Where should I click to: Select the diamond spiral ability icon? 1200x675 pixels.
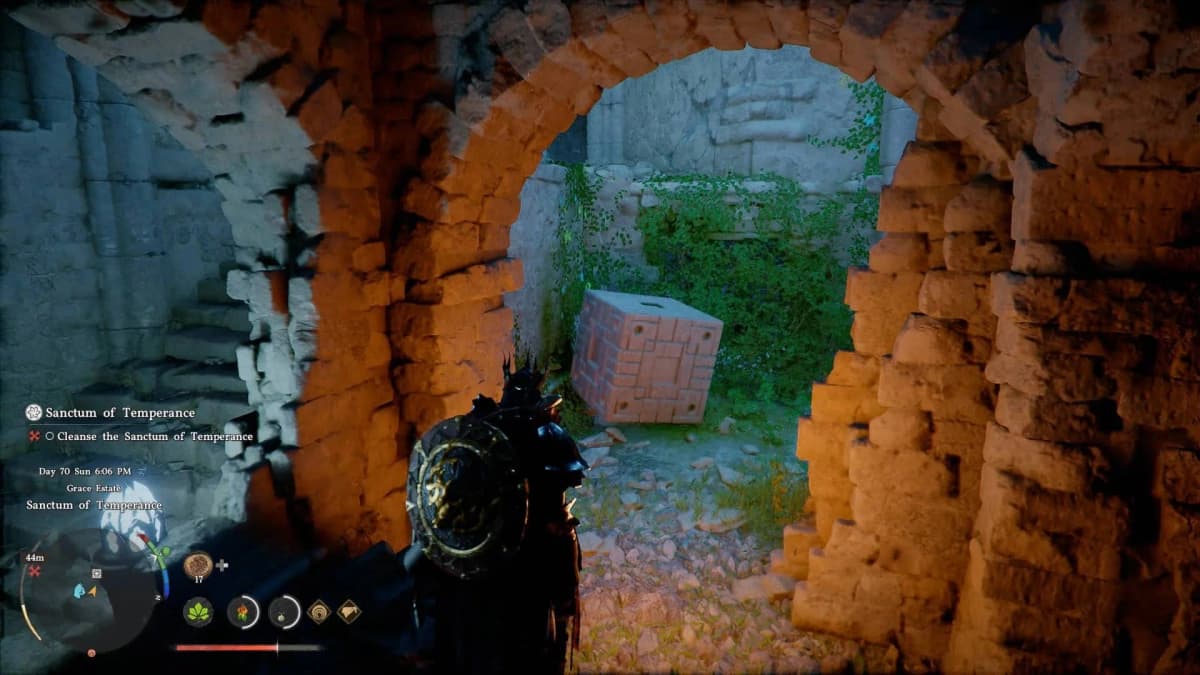click(x=319, y=611)
